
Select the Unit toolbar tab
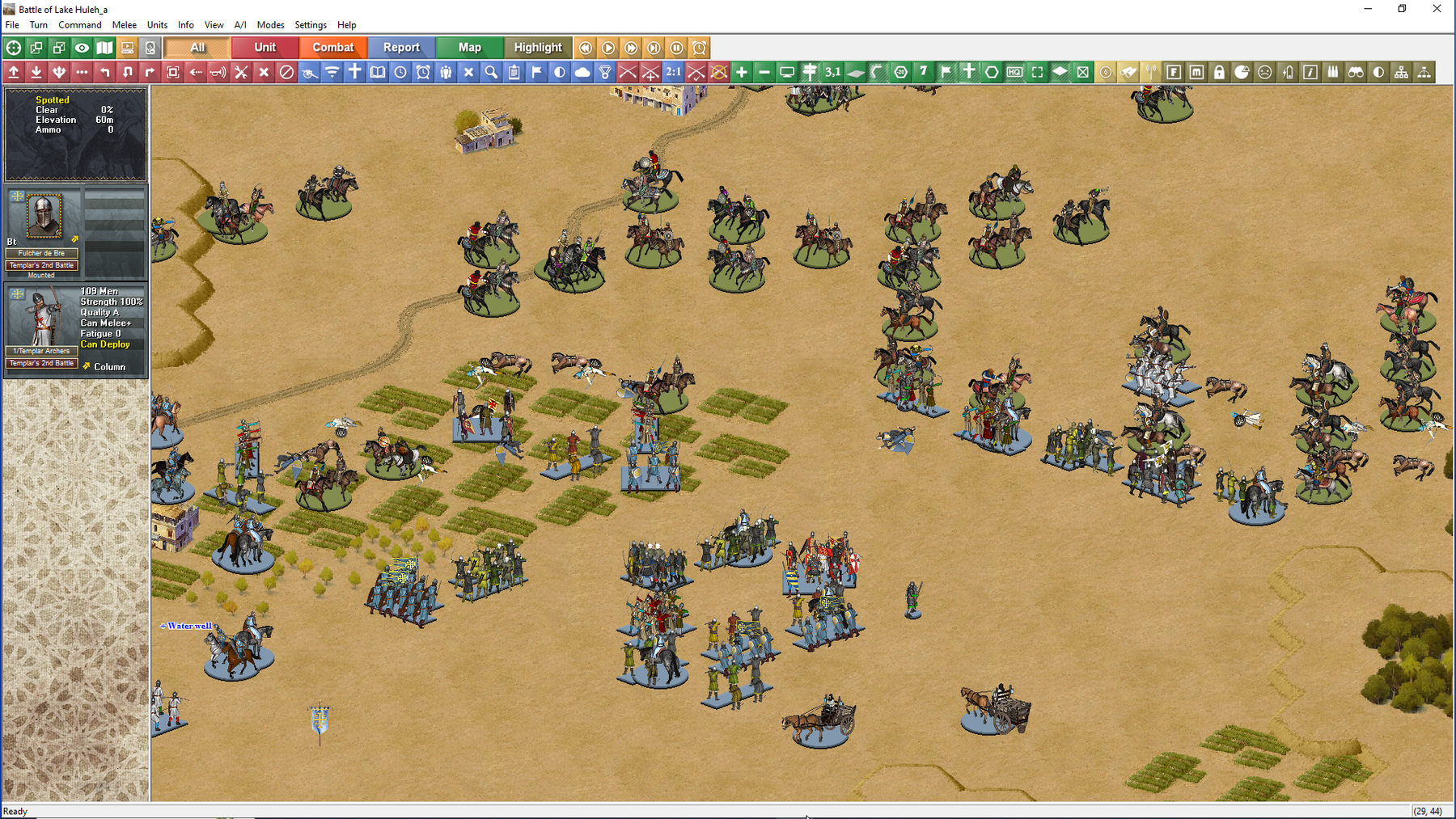(x=265, y=48)
